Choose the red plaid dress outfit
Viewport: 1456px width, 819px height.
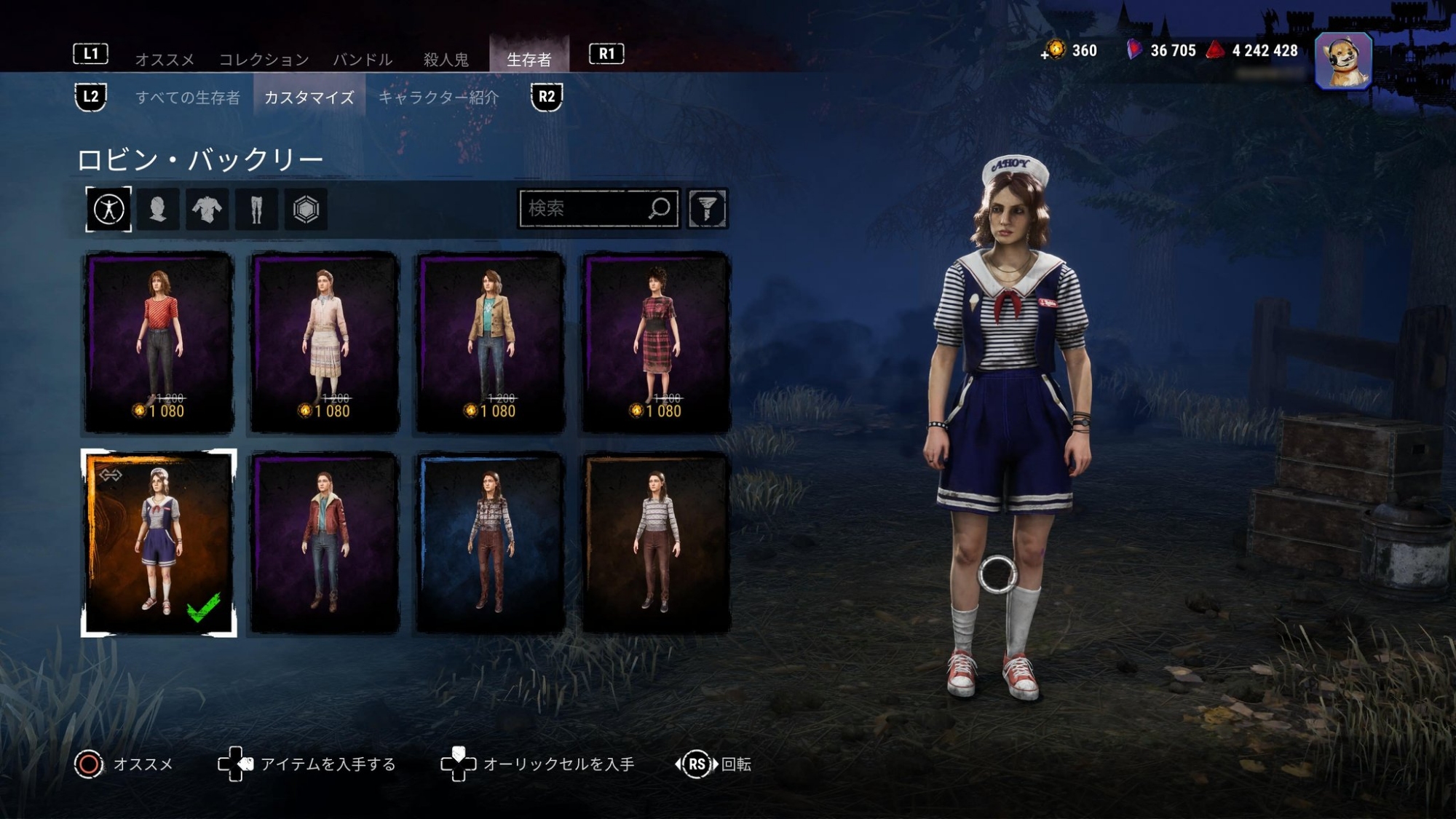click(656, 342)
